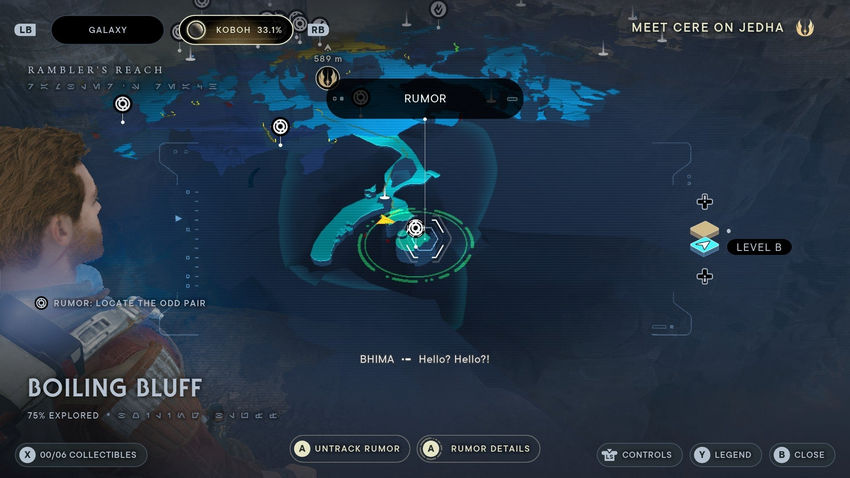Click the Rumor marker tooltip
Viewport: 850px width, 478px height.
coord(425,99)
